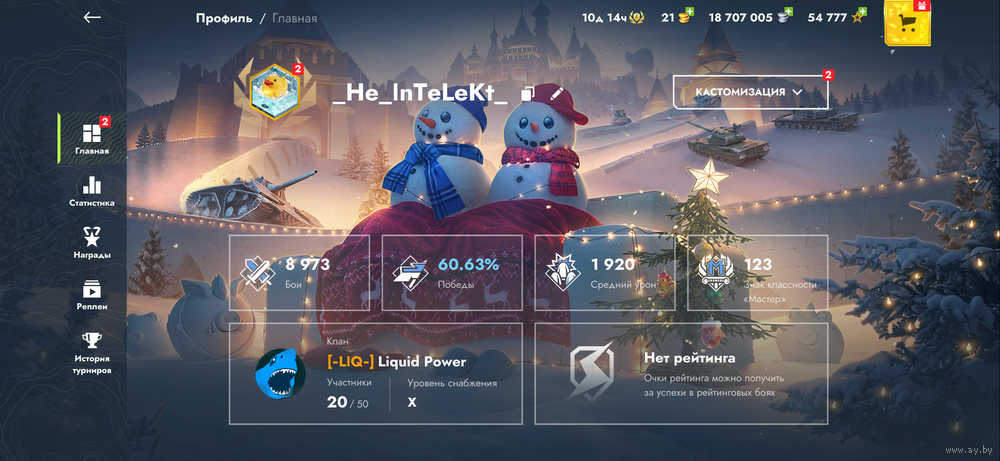Copy the player nickname
Viewport: 1000px width, 461px height.
528,94
